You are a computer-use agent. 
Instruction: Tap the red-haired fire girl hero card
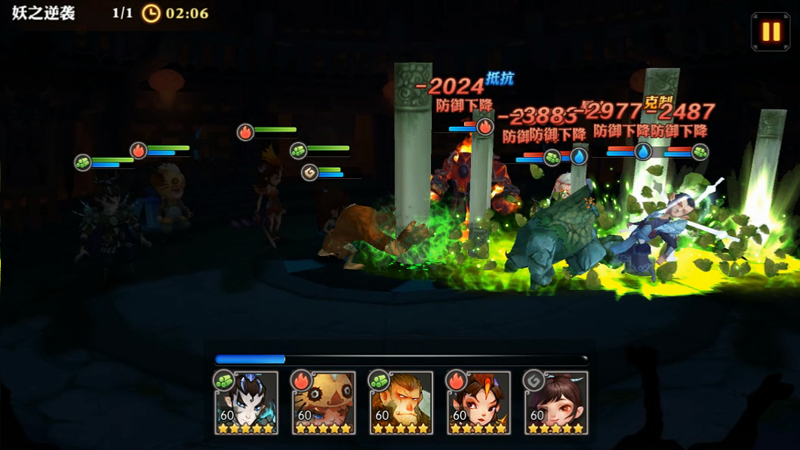[x=479, y=403]
